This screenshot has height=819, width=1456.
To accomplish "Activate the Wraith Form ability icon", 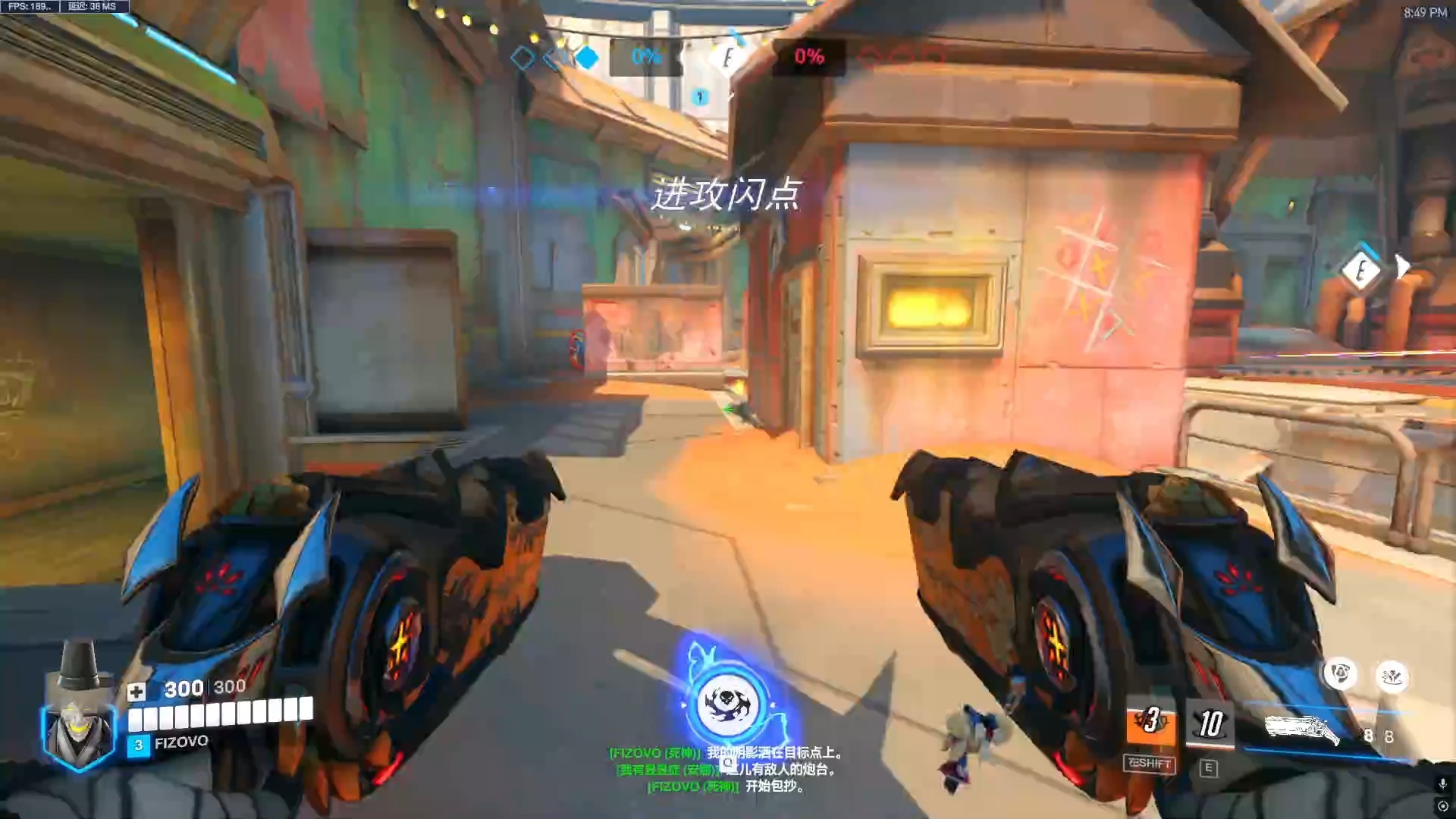I will (1150, 723).
